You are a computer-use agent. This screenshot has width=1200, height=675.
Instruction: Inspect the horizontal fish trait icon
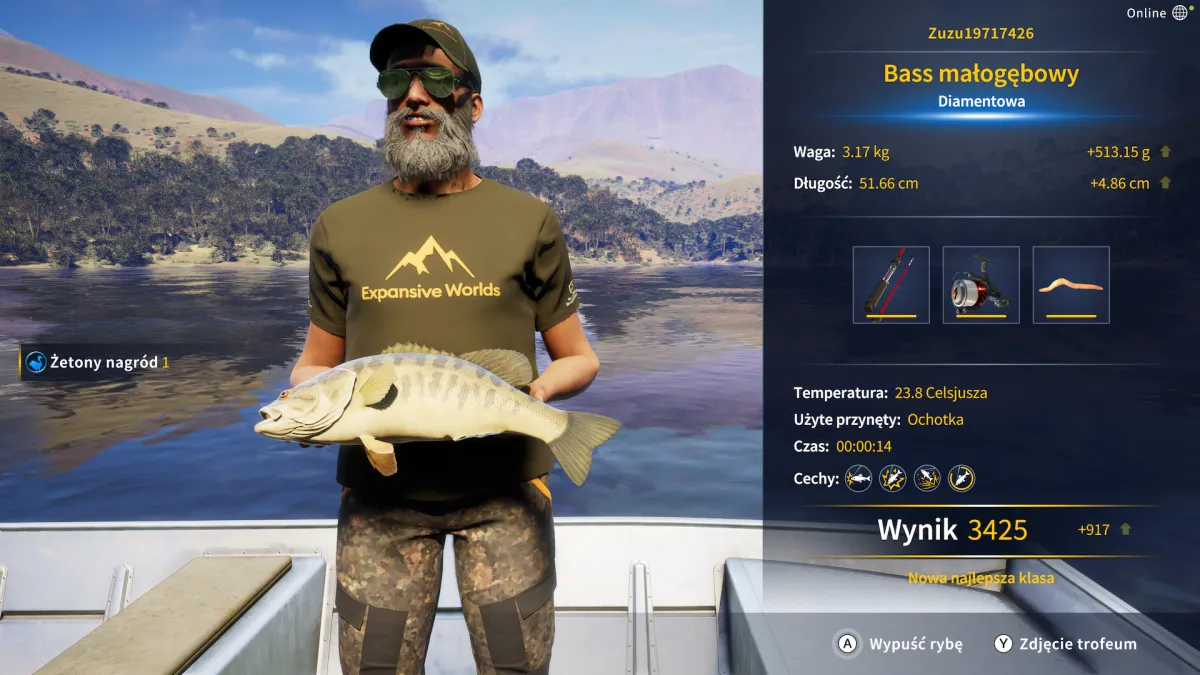point(858,479)
